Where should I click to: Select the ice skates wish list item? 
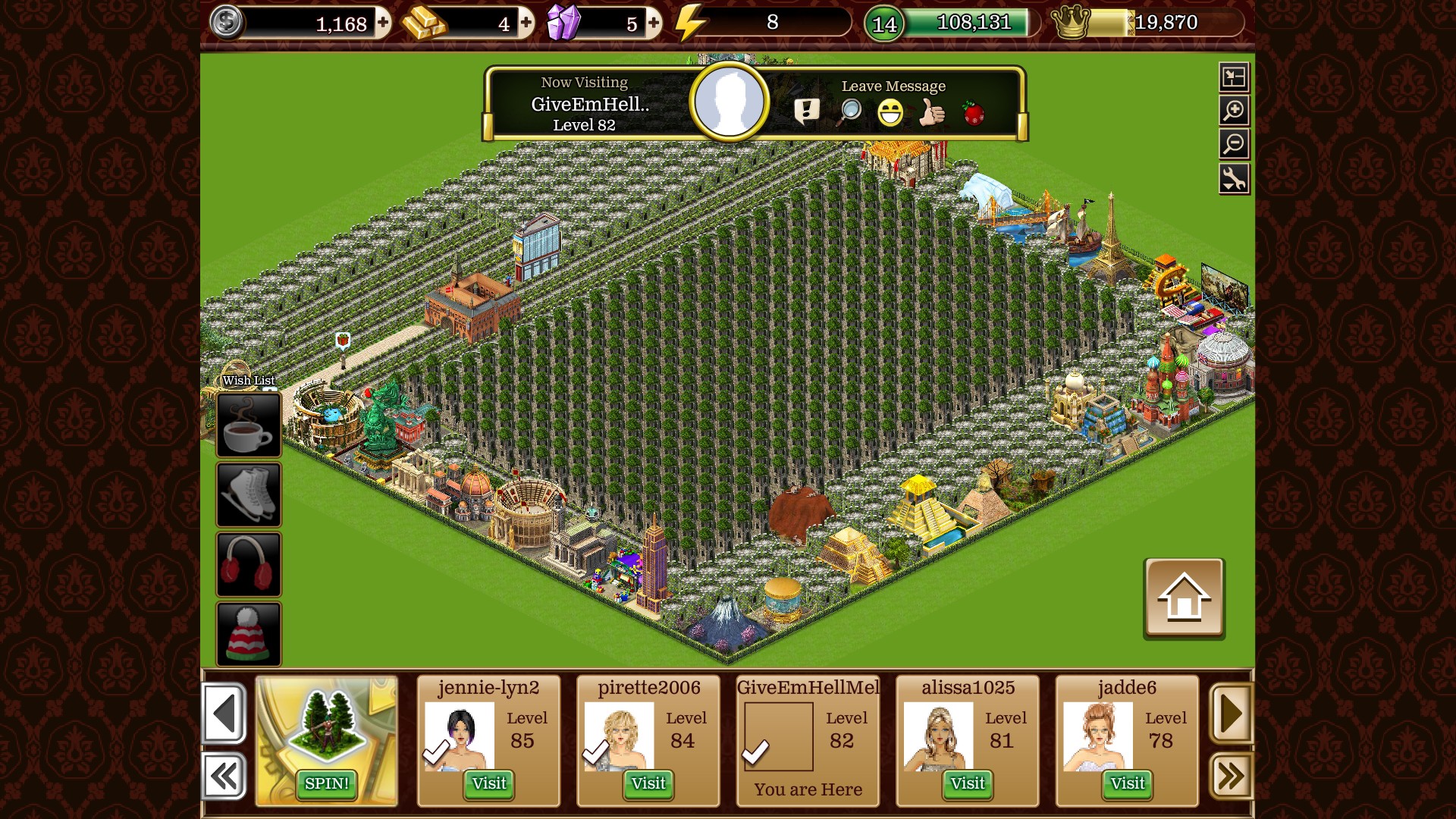click(249, 494)
